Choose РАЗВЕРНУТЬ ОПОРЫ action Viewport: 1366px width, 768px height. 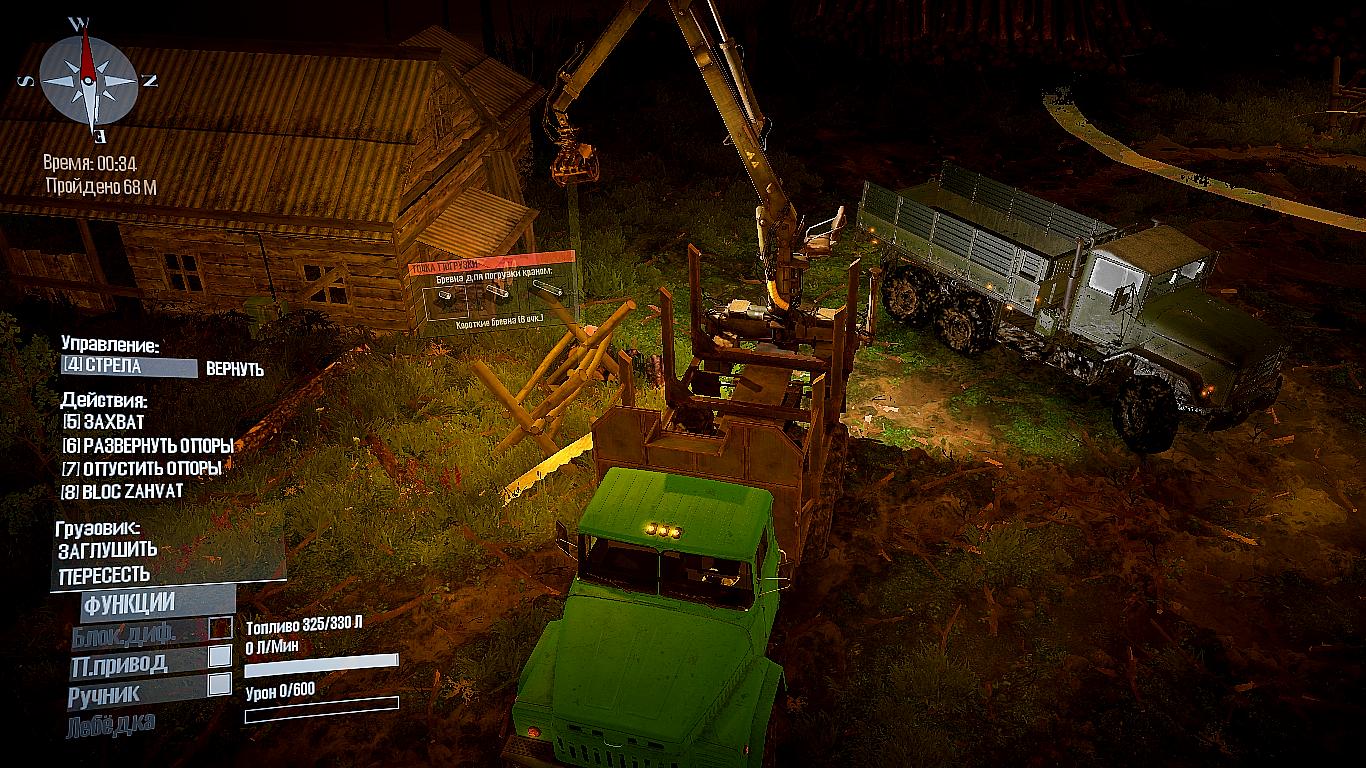(147, 445)
